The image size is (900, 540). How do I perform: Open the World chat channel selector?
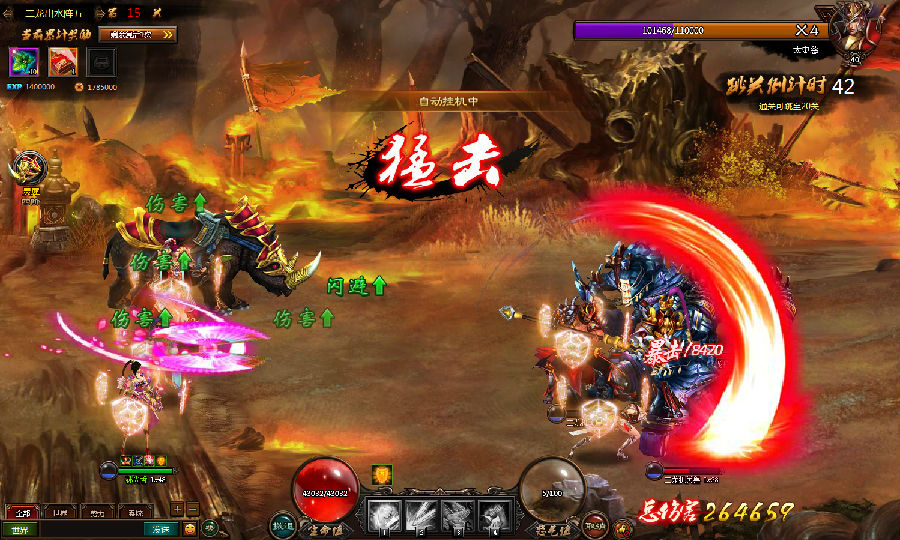point(21,528)
